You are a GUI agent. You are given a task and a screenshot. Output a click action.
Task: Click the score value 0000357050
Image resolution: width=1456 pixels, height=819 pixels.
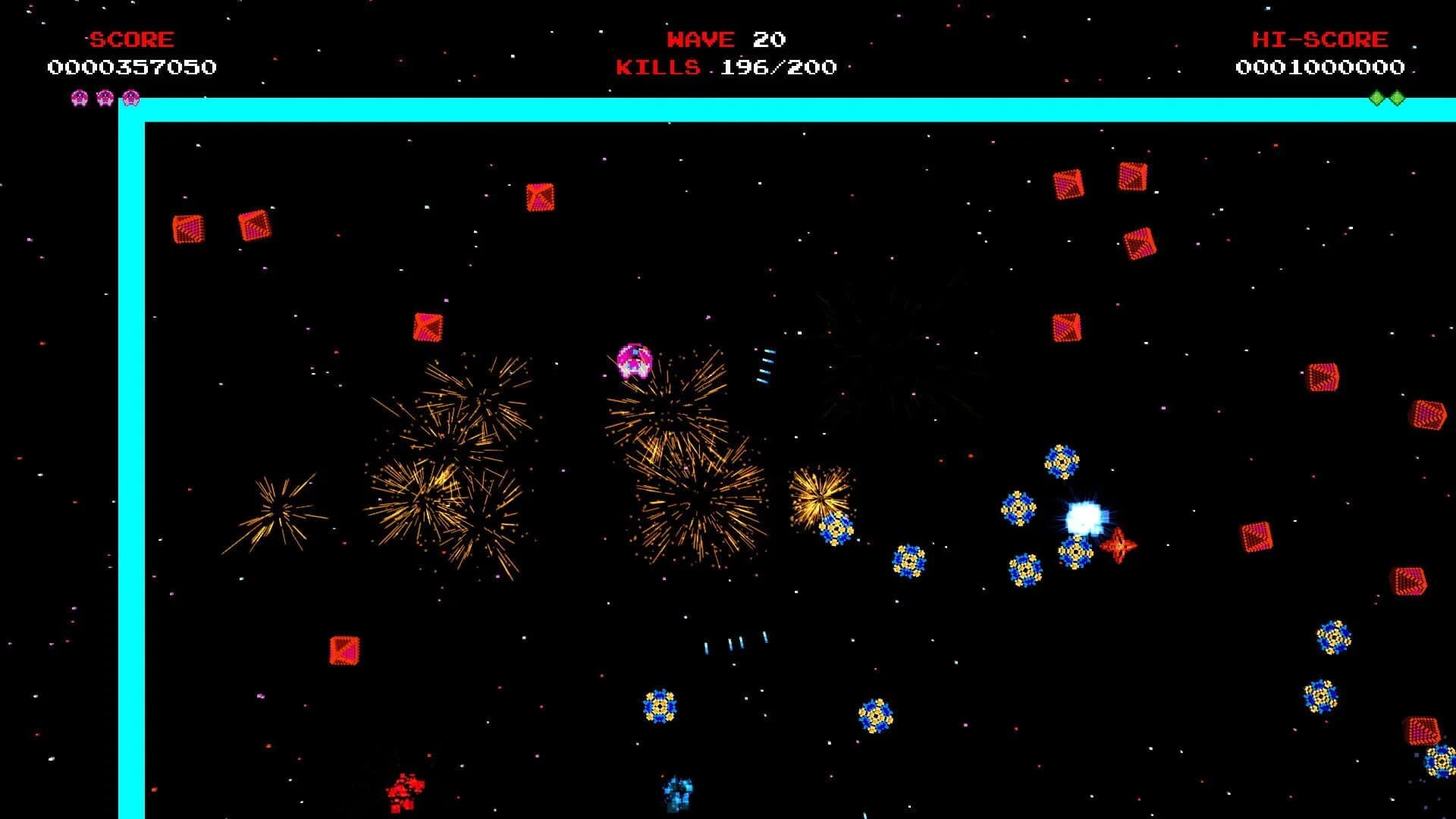[130, 67]
